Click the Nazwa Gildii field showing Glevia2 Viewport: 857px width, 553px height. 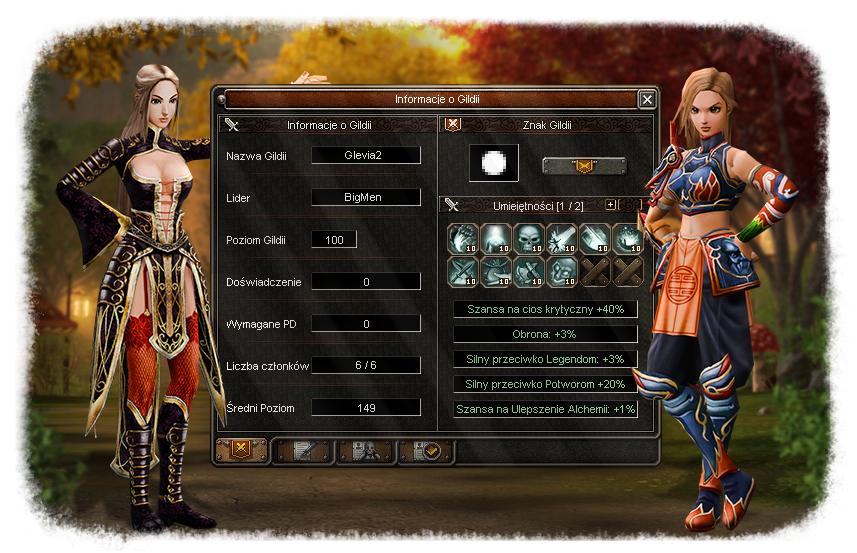click(x=366, y=155)
